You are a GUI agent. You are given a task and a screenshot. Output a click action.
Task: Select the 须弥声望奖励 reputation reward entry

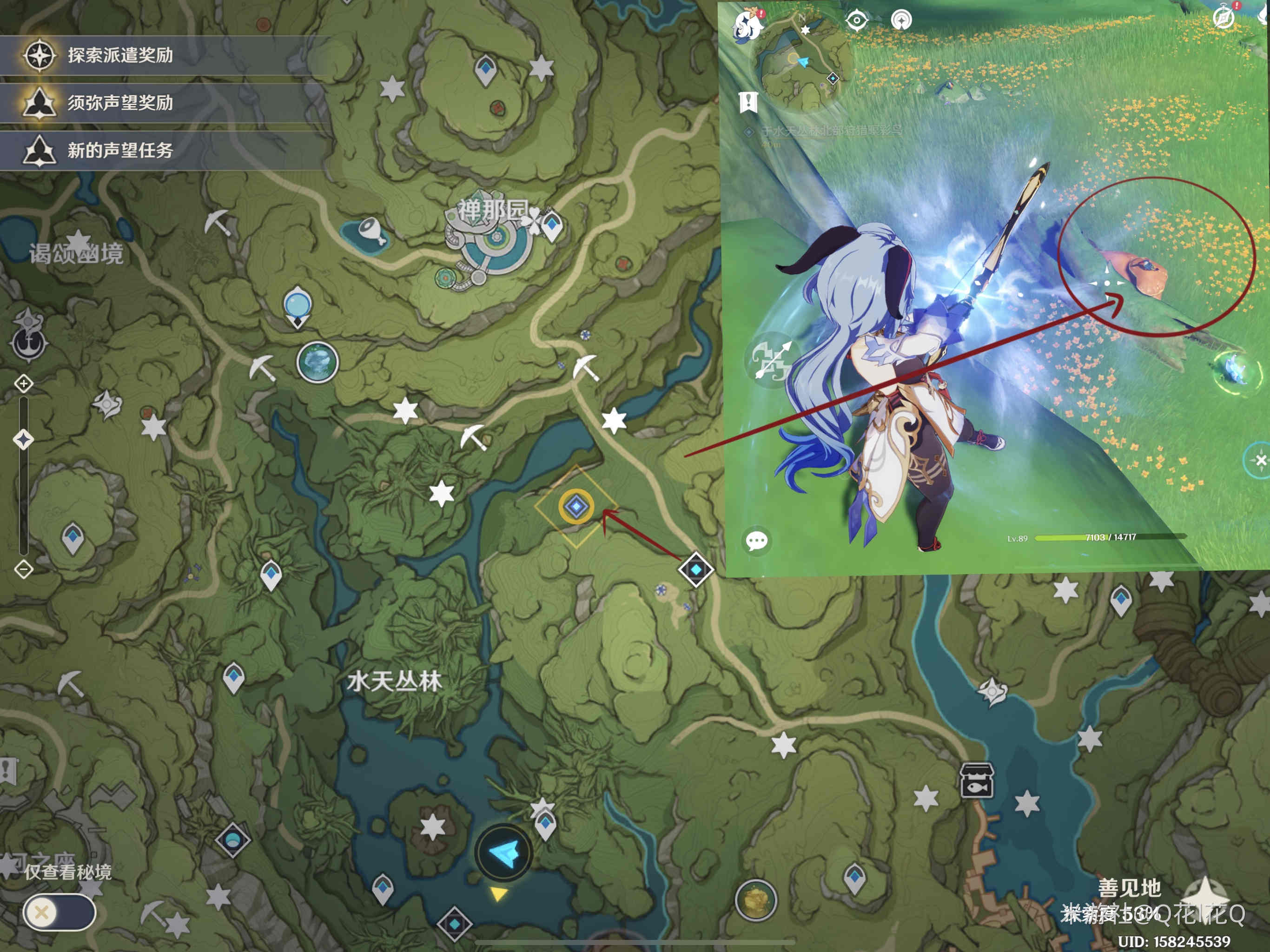click(x=120, y=103)
